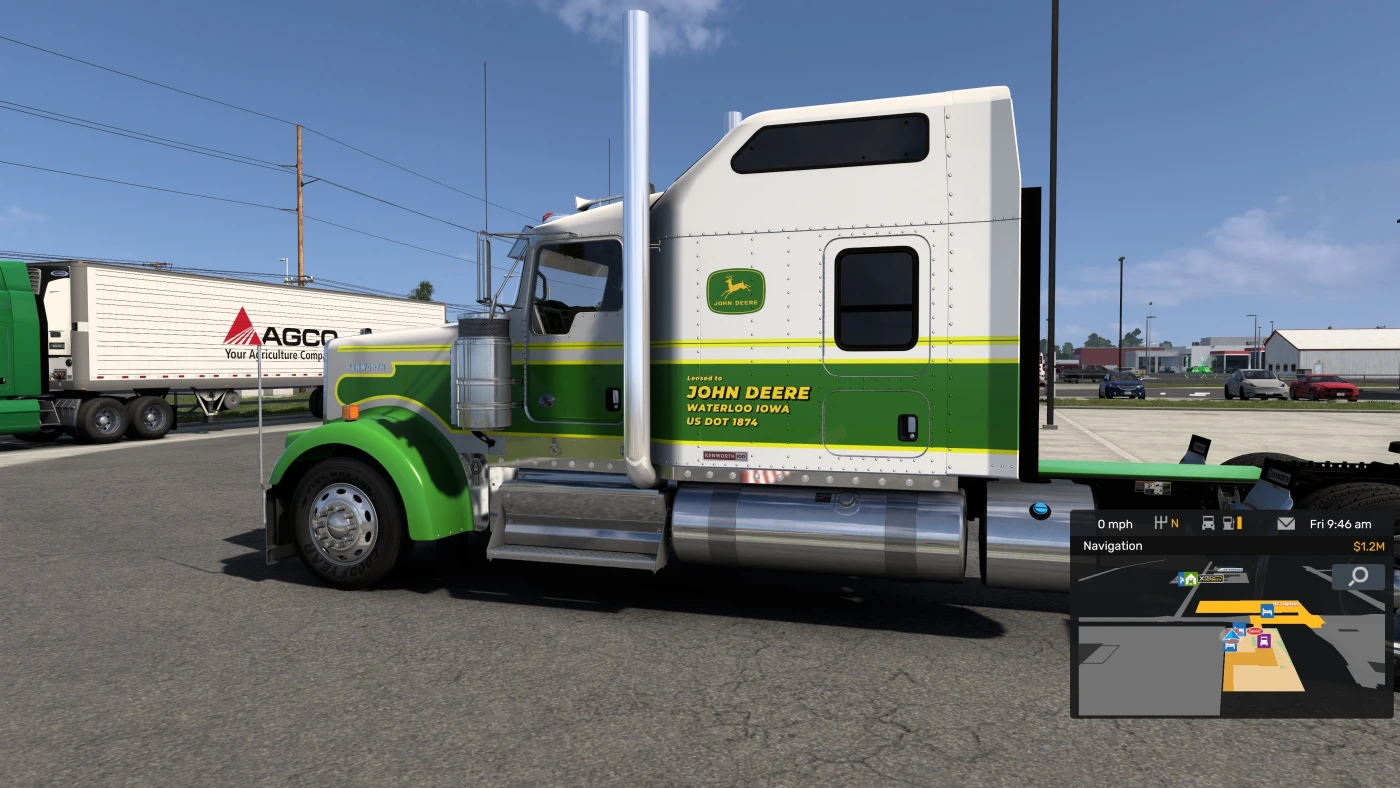1400x788 pixels.
Task: Click the blue bed rest stop marker
Action: (1267, 610)
